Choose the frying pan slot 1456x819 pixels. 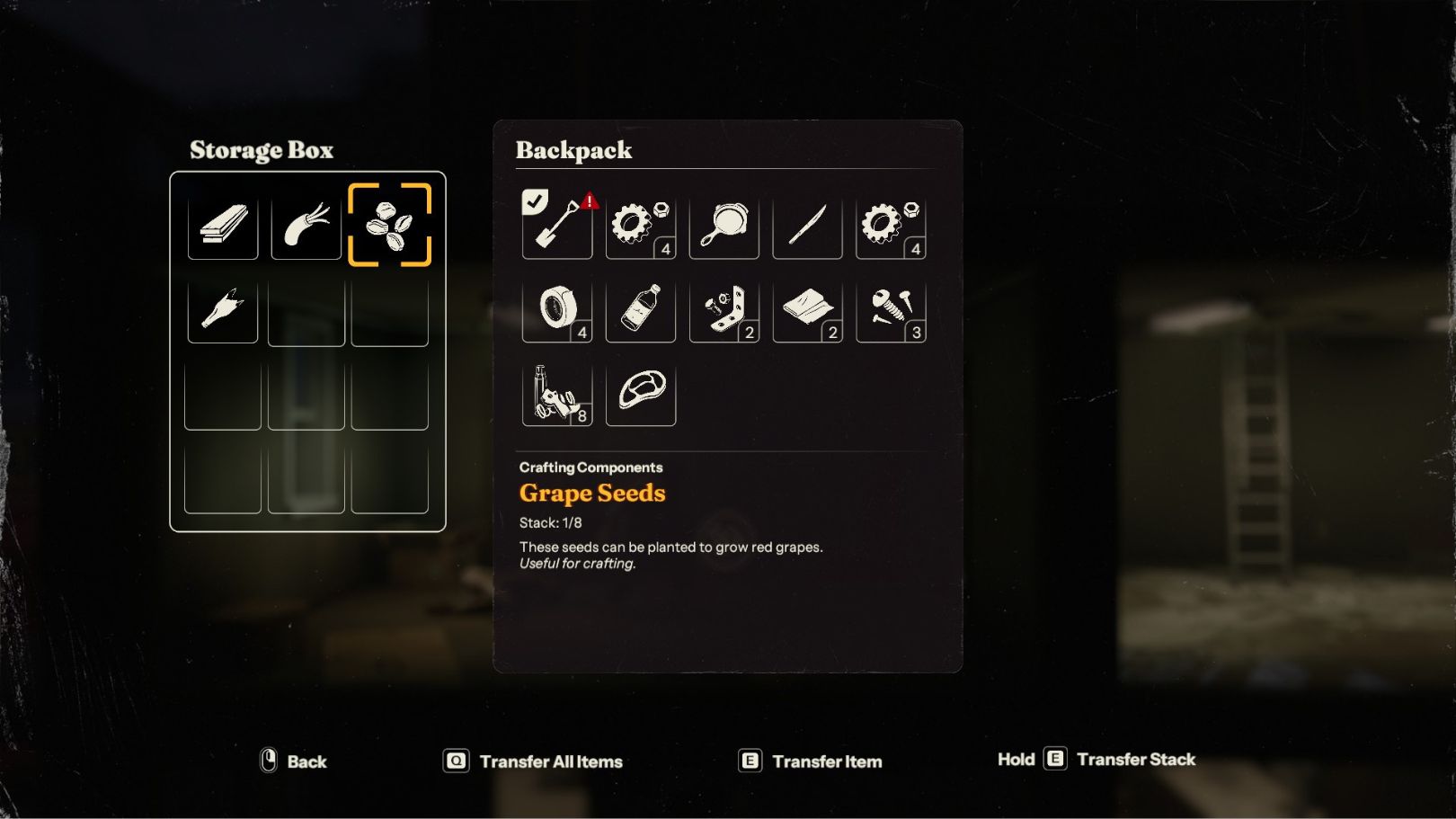tap(724, 225)
